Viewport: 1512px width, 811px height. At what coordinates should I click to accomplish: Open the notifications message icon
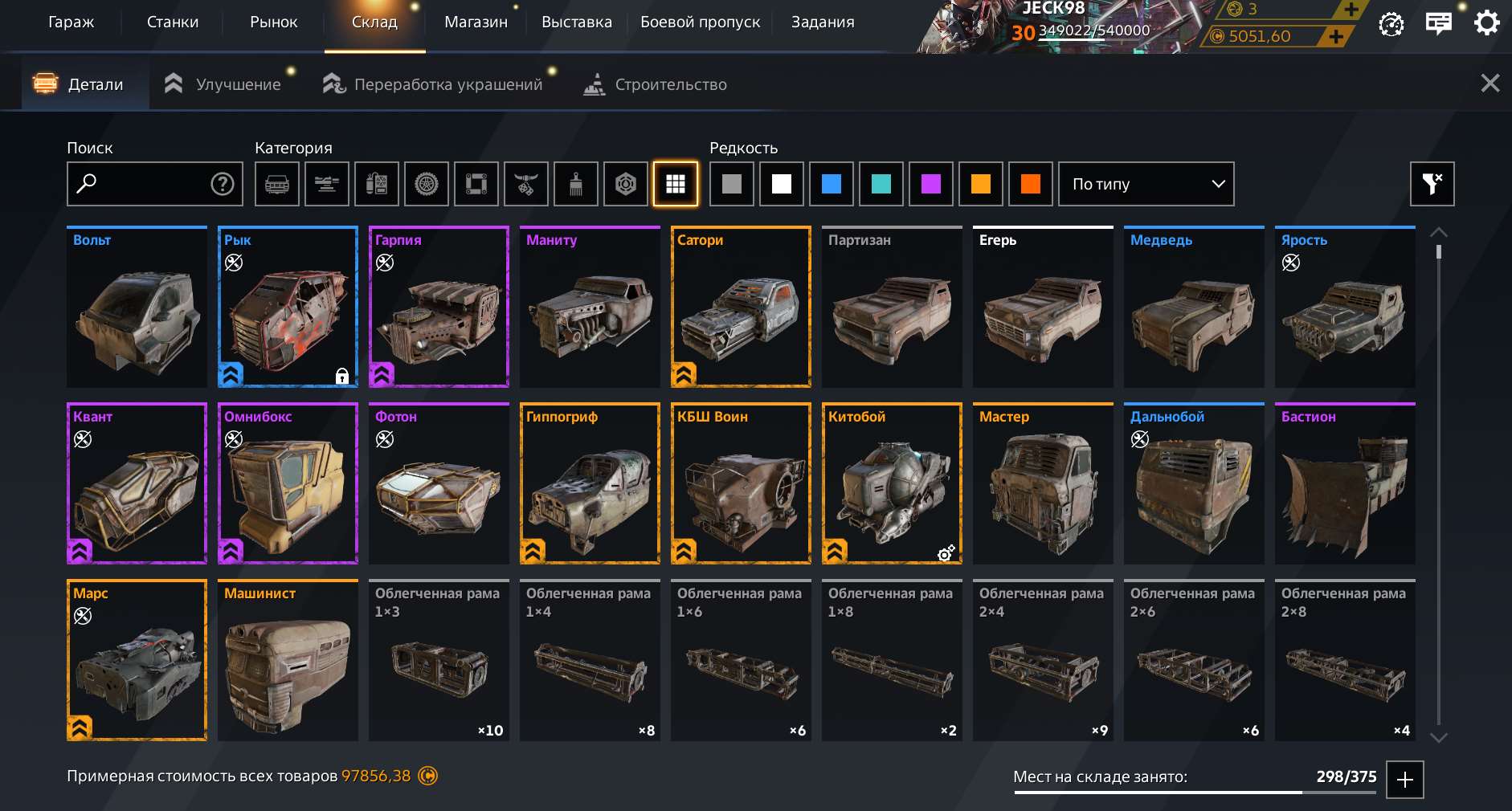[1439, 22]
